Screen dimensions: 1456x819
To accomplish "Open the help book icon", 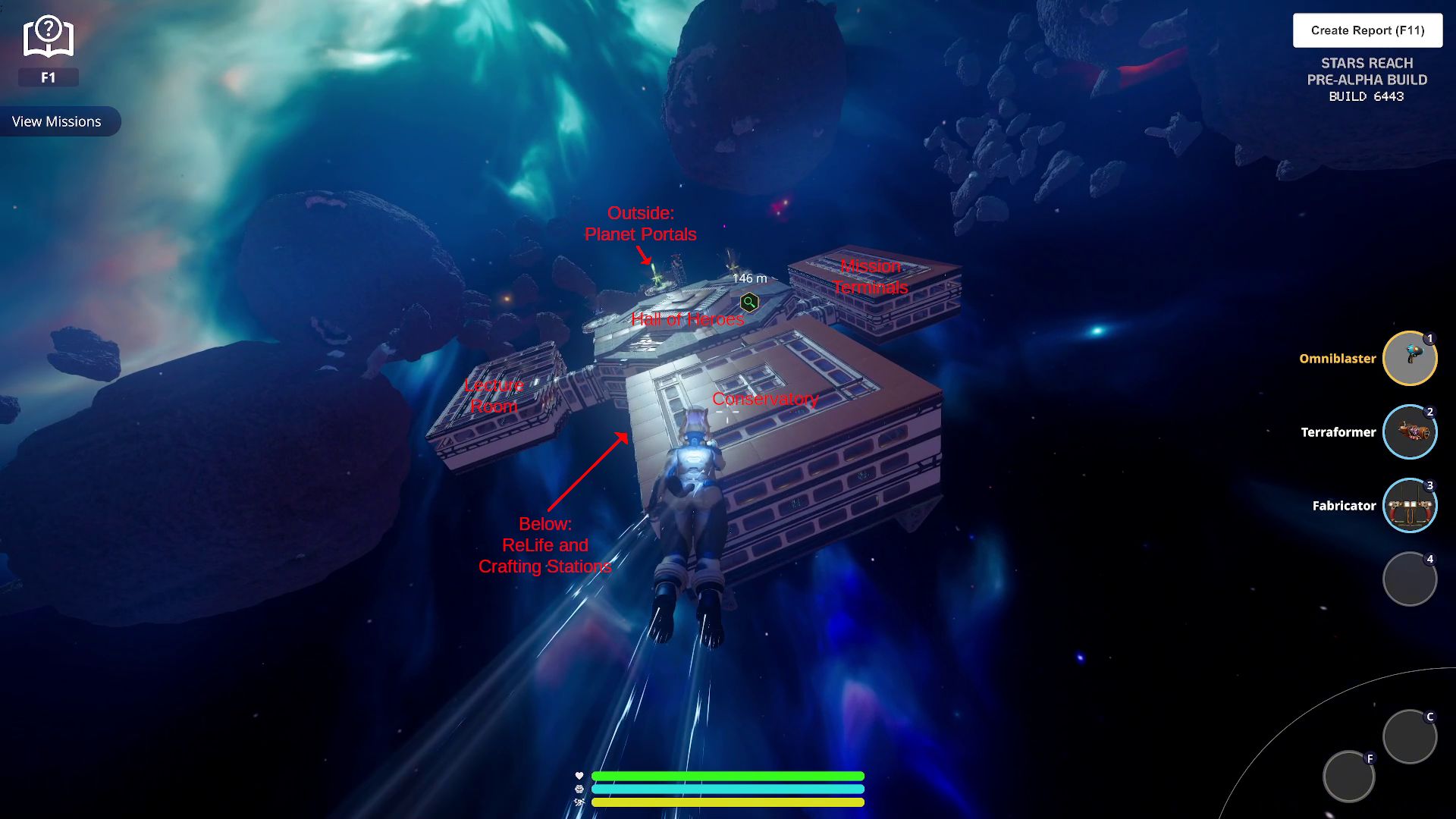I will tap(48, 38).
